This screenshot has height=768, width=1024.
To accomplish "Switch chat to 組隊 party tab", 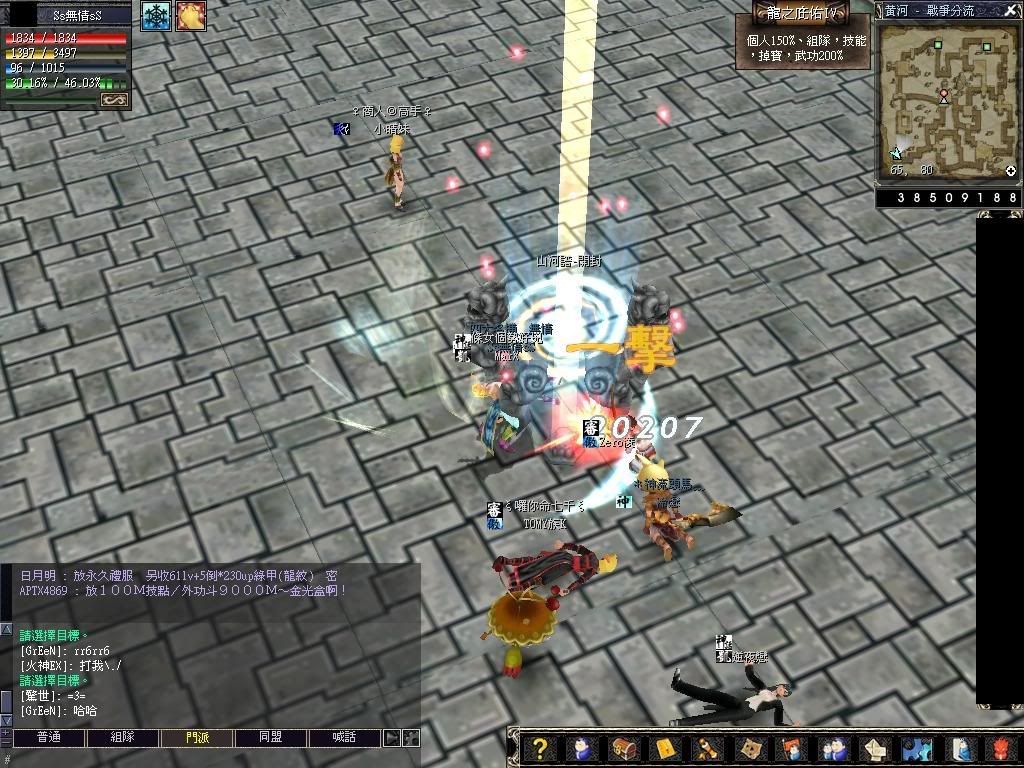I will 122,738.
